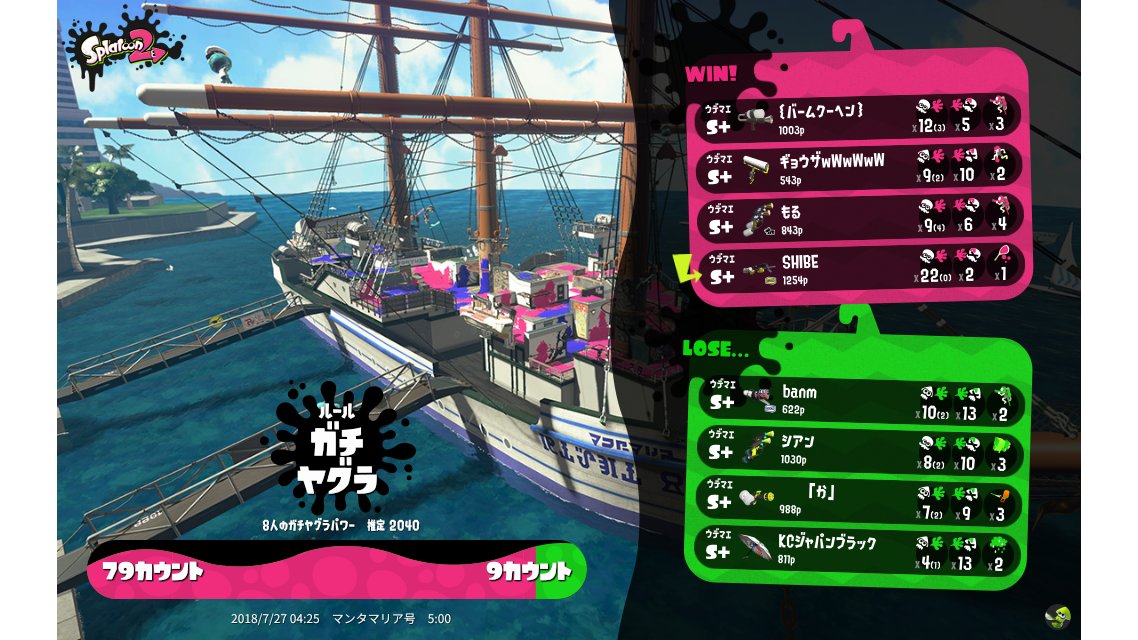
Task: Select the シアン player entry
Action: point(858,449)
